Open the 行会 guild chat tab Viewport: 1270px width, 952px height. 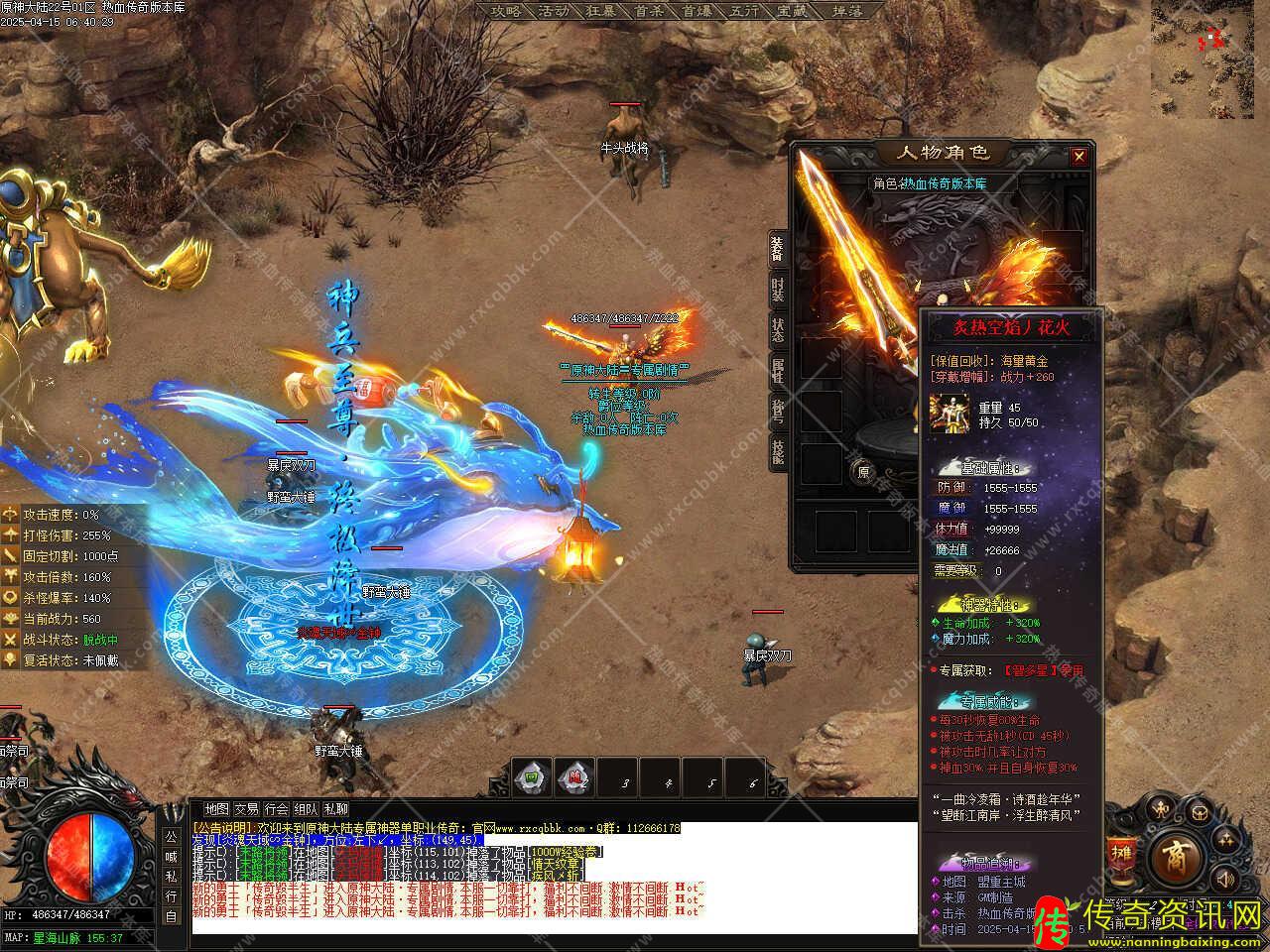pyautogui.click(x=276, y=809)
